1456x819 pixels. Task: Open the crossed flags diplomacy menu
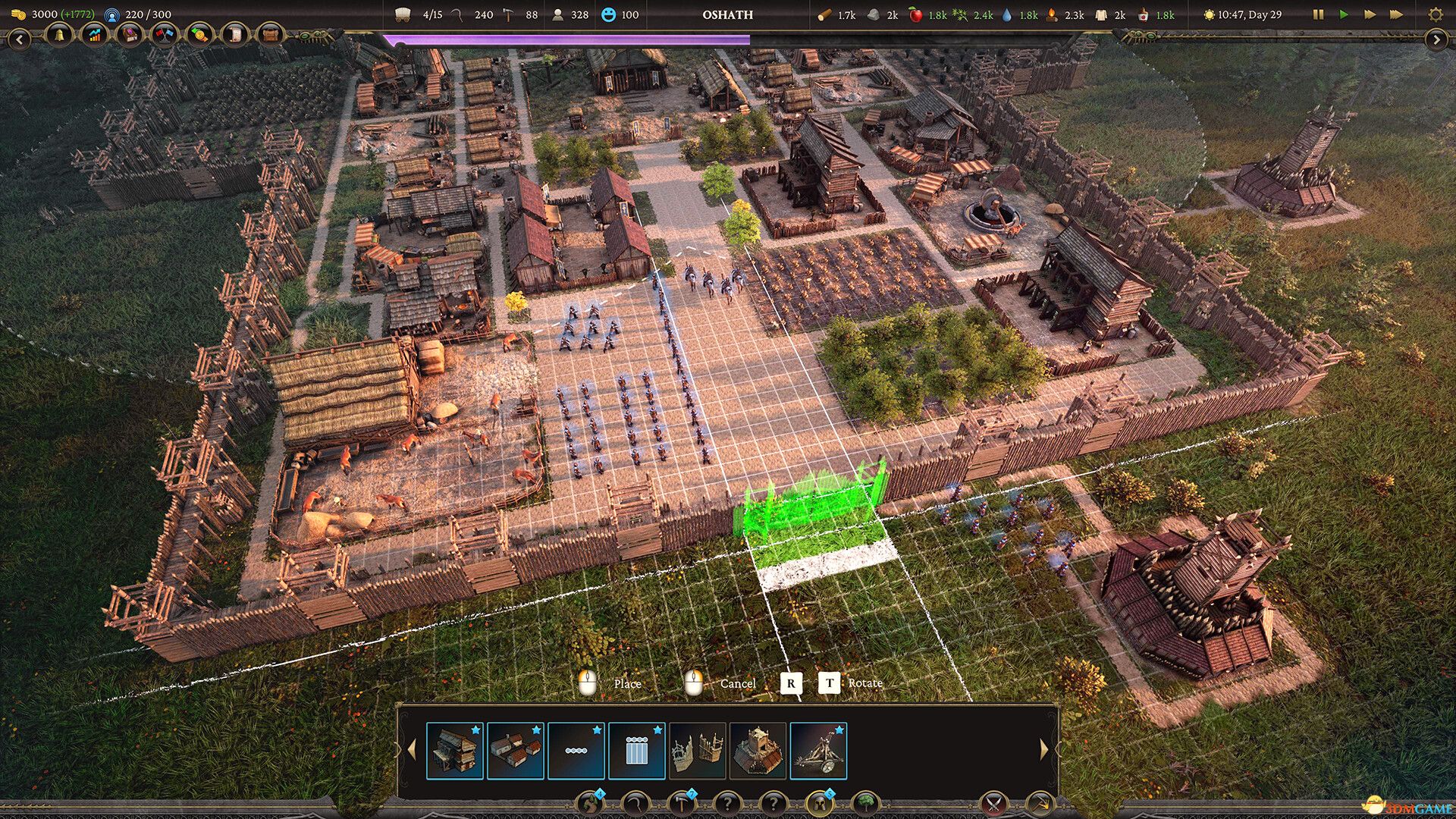(x=164, y=35)
